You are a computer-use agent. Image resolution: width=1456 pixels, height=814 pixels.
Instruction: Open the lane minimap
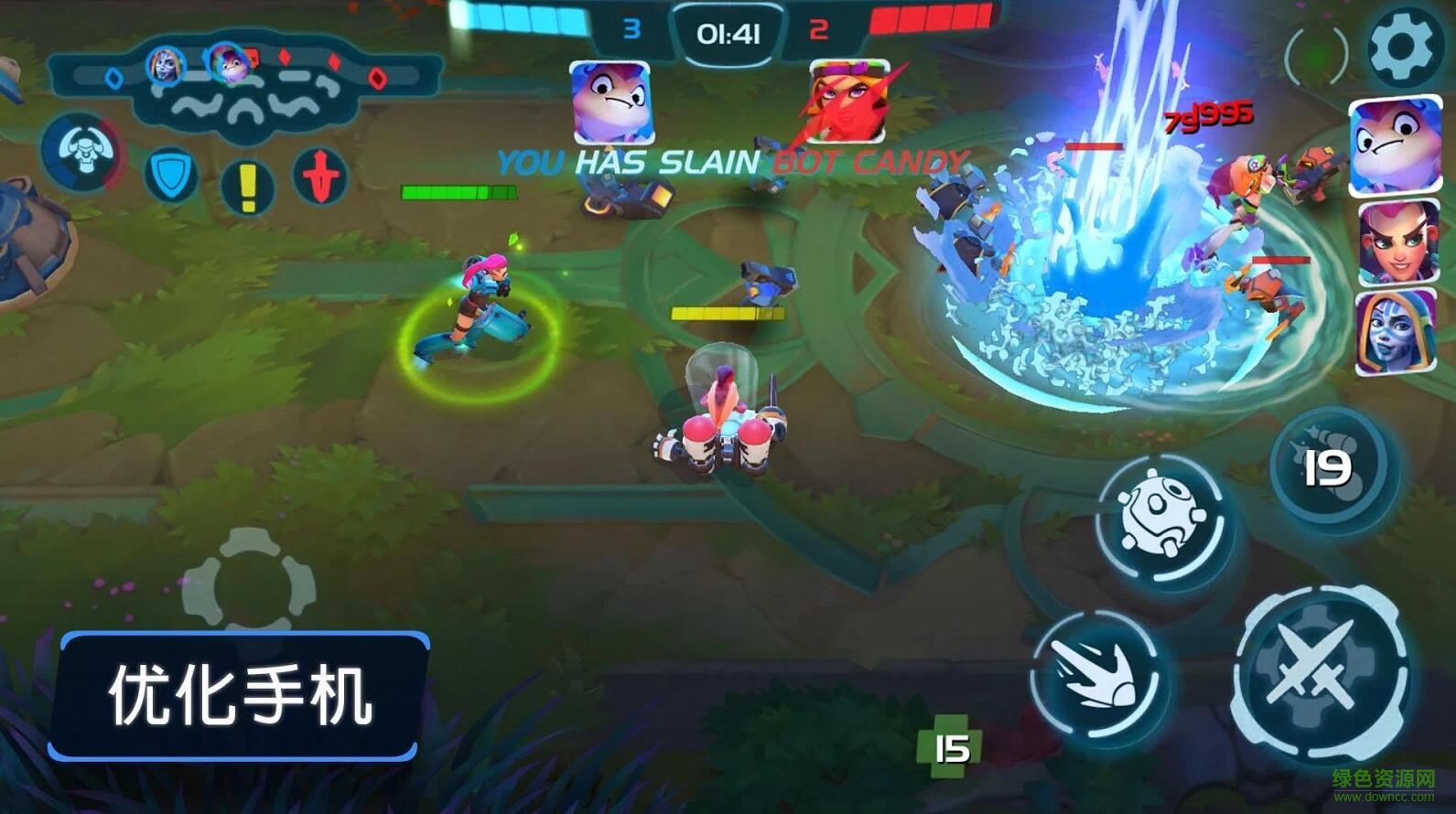pos(245,87)
